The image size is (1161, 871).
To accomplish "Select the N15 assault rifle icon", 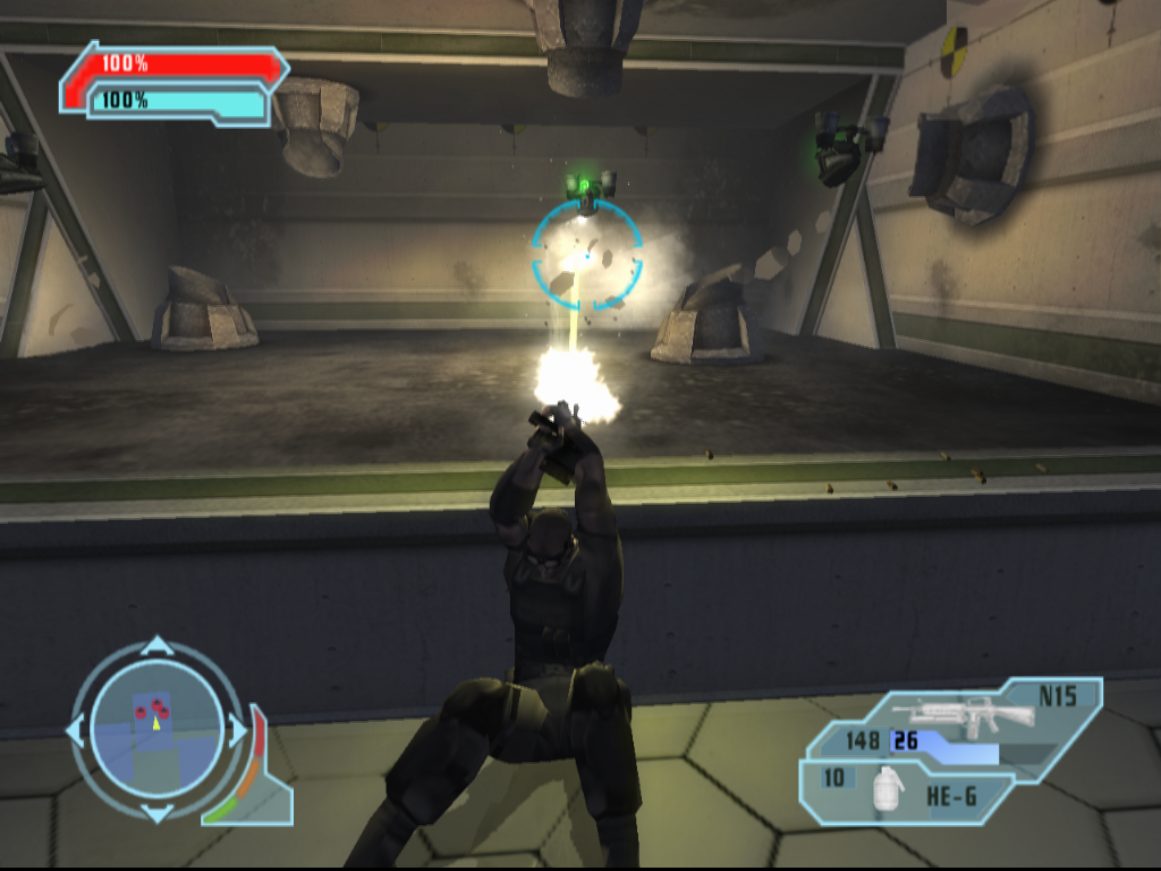I will tap(963, 715).
